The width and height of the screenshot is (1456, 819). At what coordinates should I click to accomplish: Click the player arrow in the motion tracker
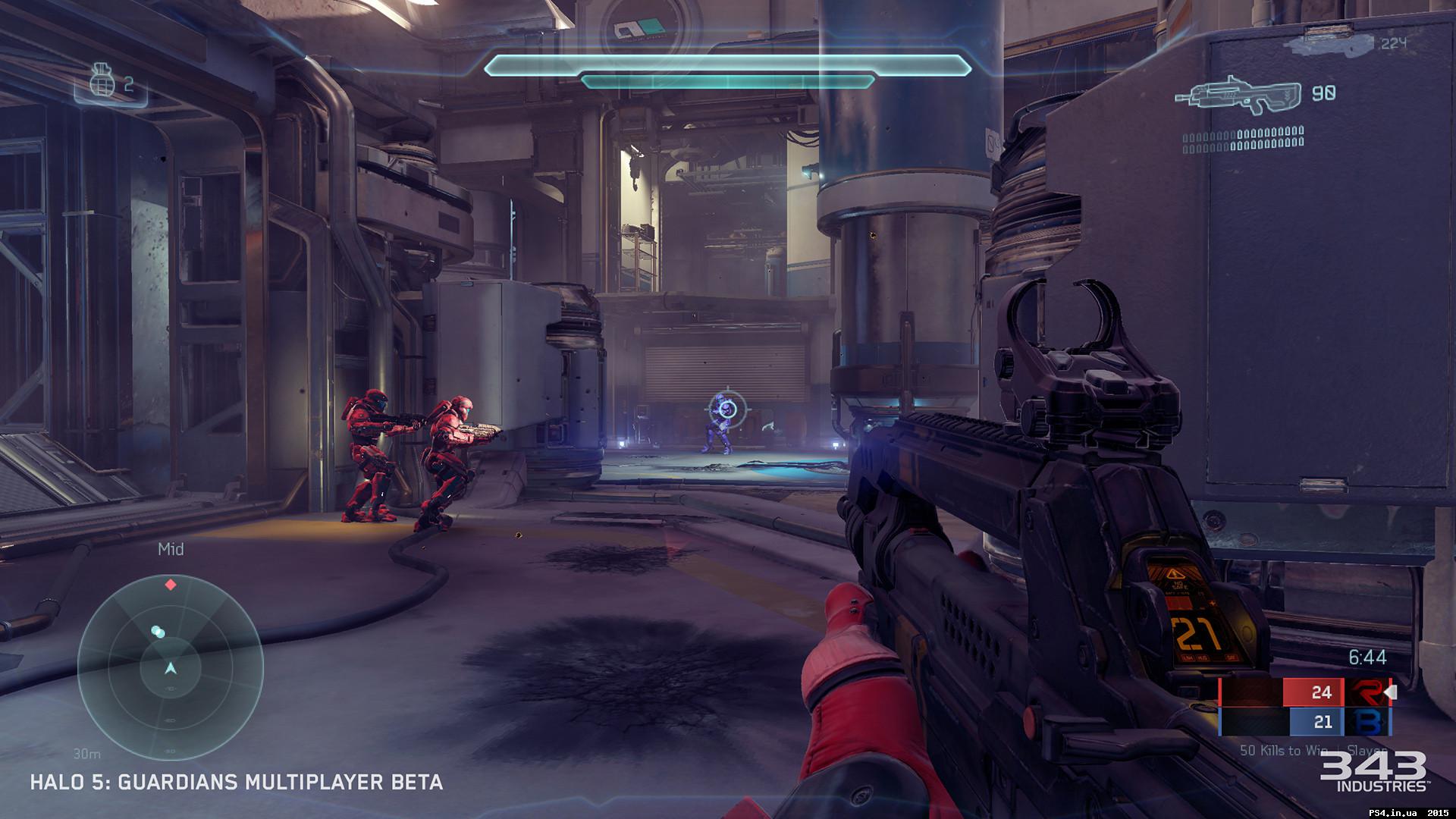click(171, 667)
